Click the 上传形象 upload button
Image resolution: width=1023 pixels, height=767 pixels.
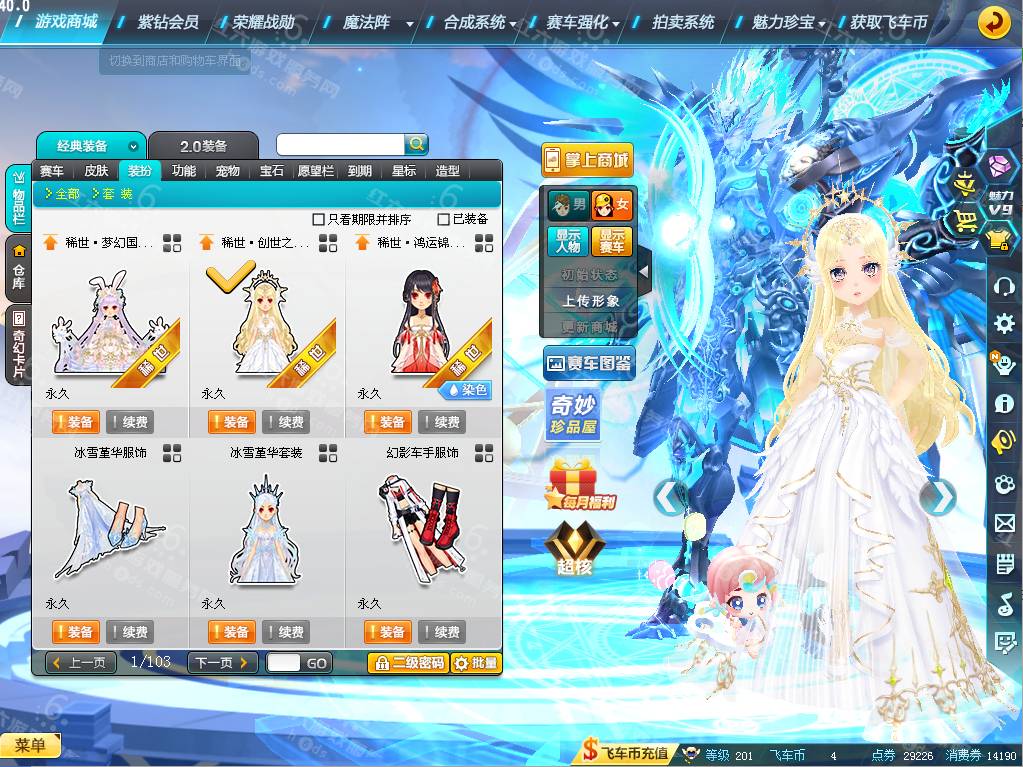(589, 300)
